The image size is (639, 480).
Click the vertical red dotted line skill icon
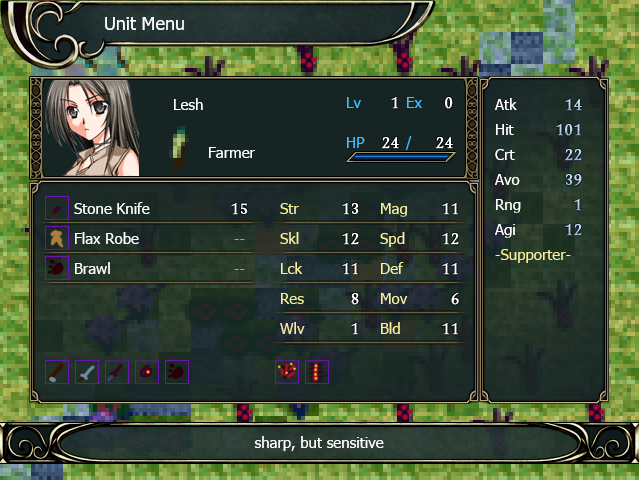pyautogui.click(x=317, y=372)
